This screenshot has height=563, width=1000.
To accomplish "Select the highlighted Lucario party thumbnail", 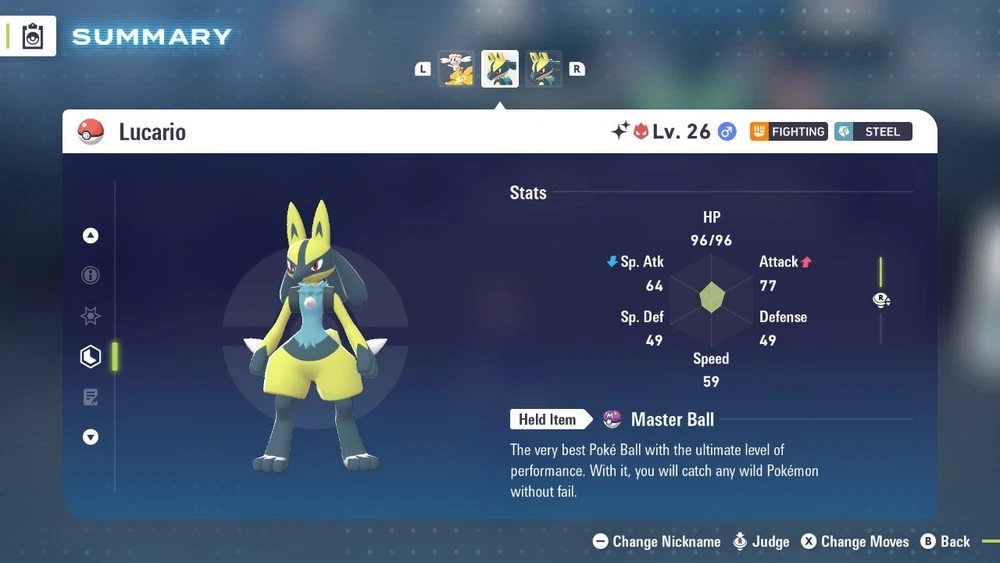I will tap(500, 69).
